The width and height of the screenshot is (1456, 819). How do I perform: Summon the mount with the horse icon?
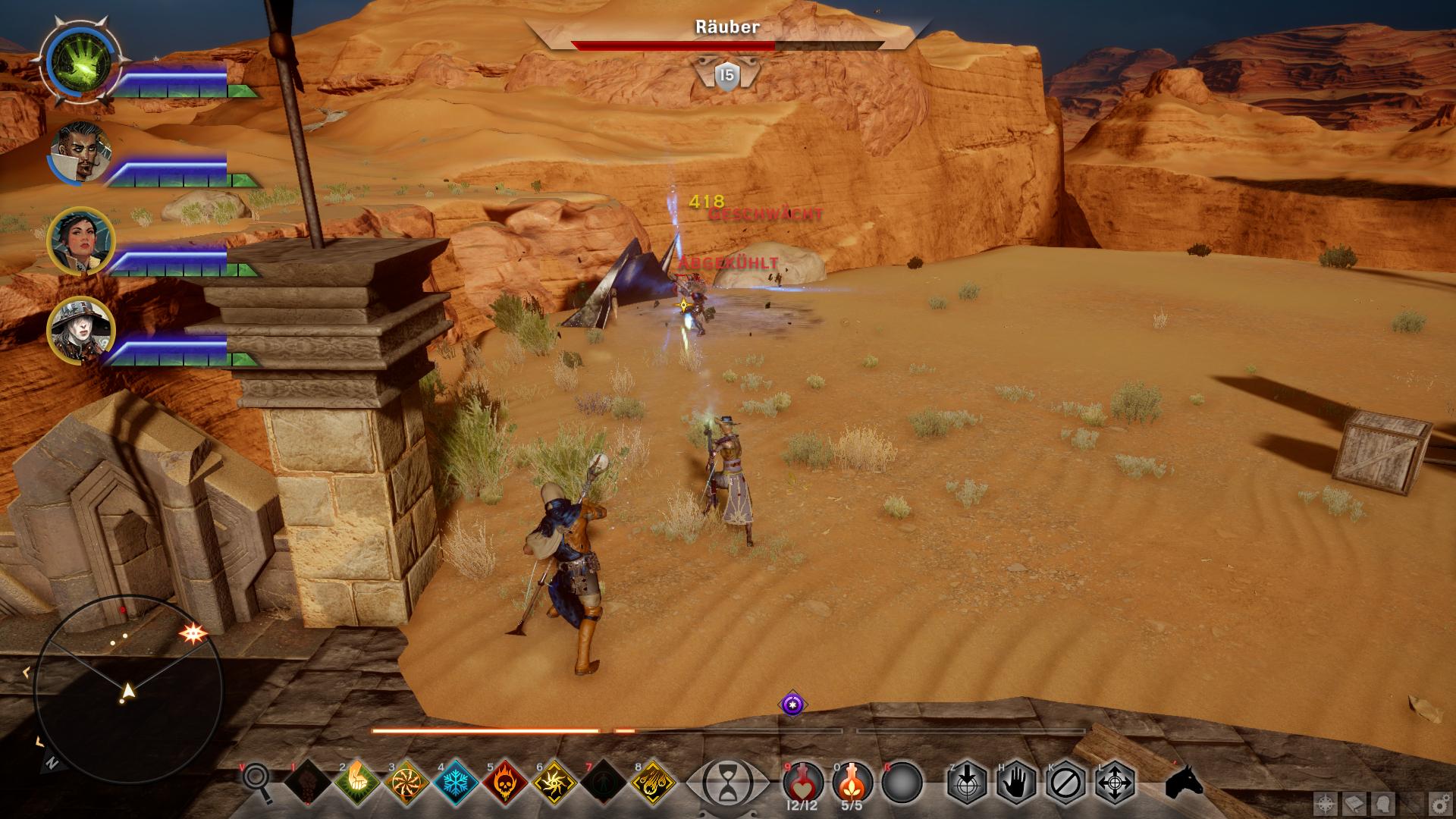click(1185, 781)
